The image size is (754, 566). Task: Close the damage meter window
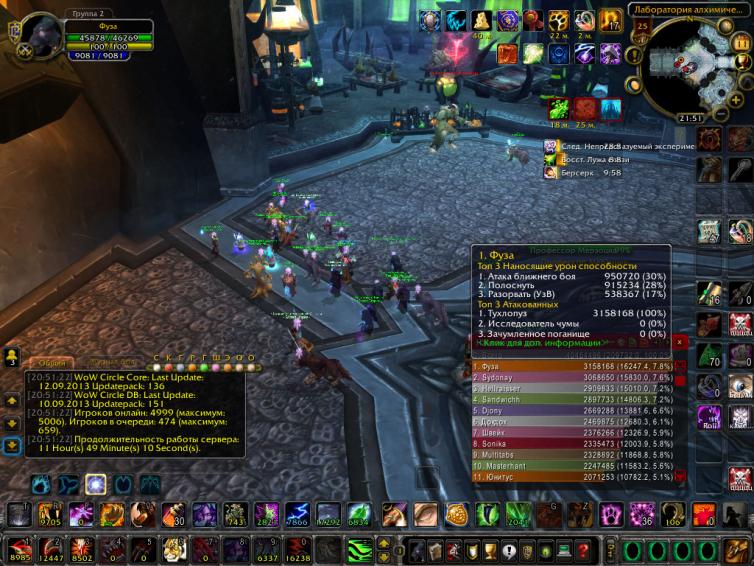click(x=680, y=341)
